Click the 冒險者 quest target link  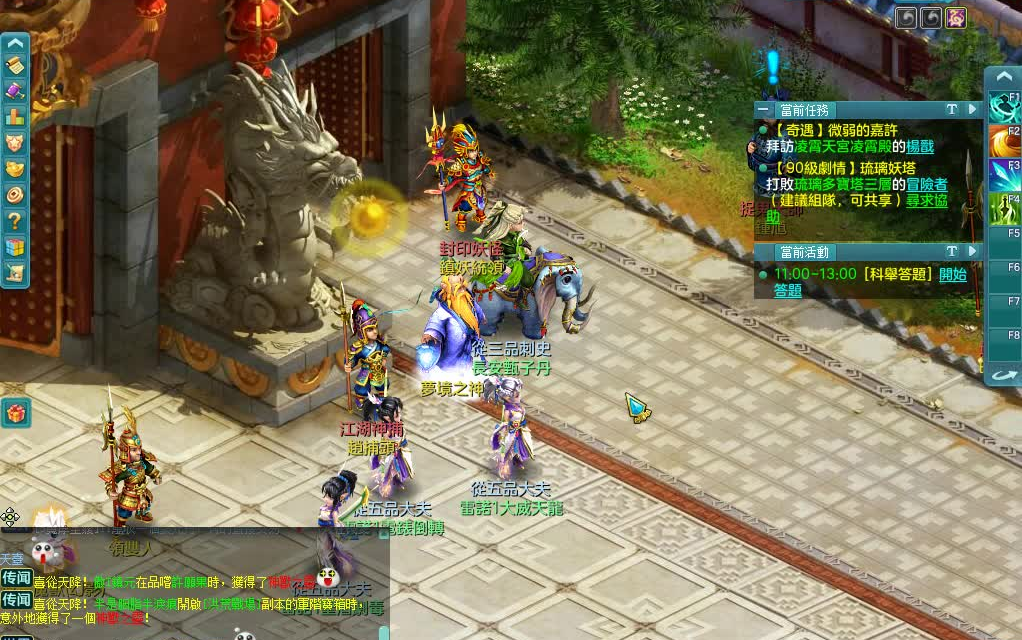(927, 184)
